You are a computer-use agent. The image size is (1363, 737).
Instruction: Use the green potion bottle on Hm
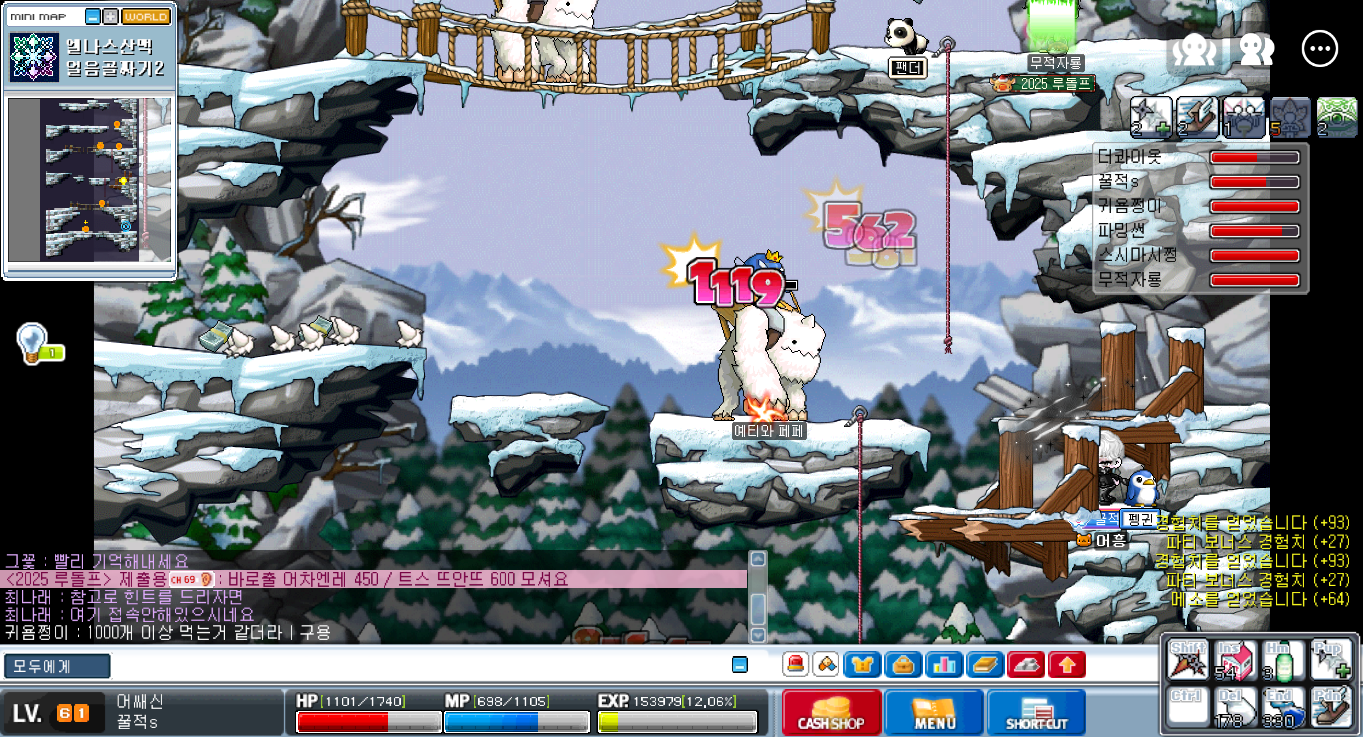tap(1283, 660)
